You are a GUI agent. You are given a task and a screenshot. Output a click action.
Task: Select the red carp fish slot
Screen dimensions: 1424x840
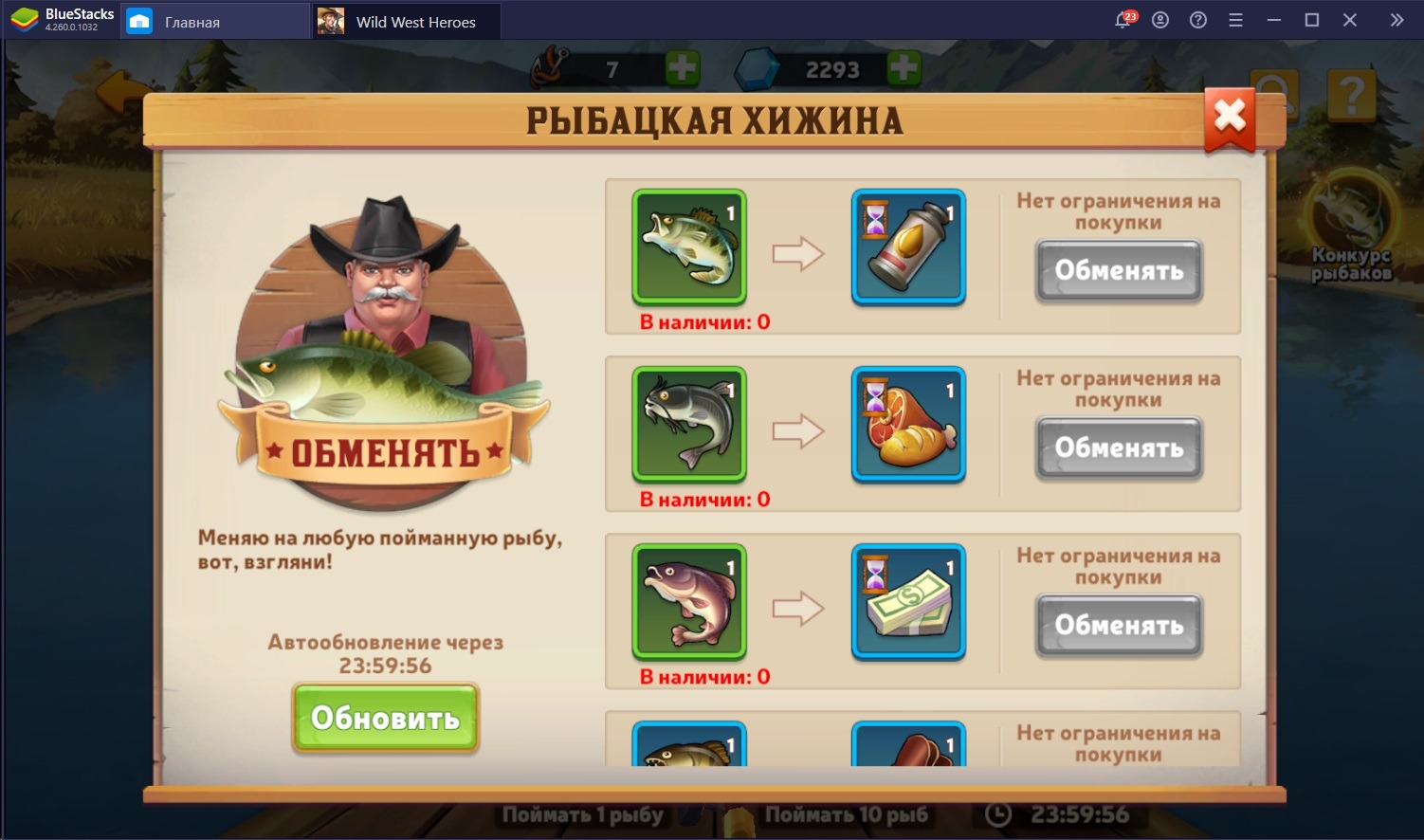(689, 601)
